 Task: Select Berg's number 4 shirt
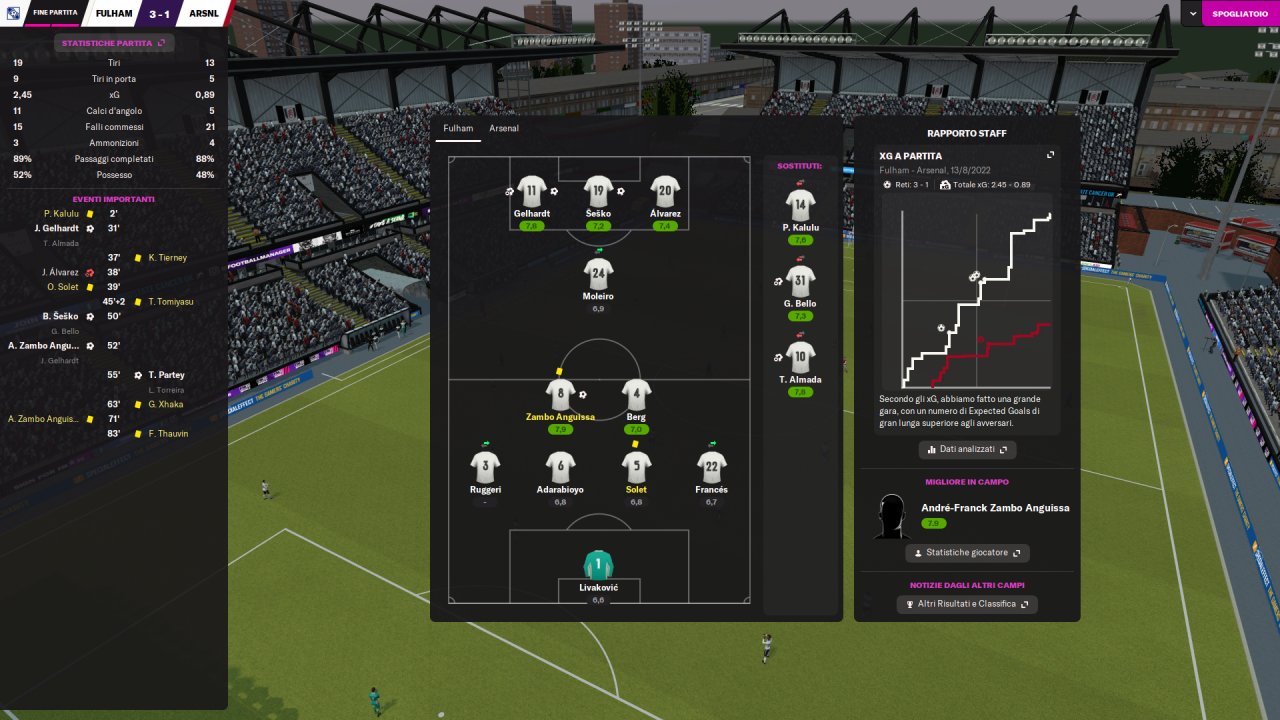tap(636, 394)
